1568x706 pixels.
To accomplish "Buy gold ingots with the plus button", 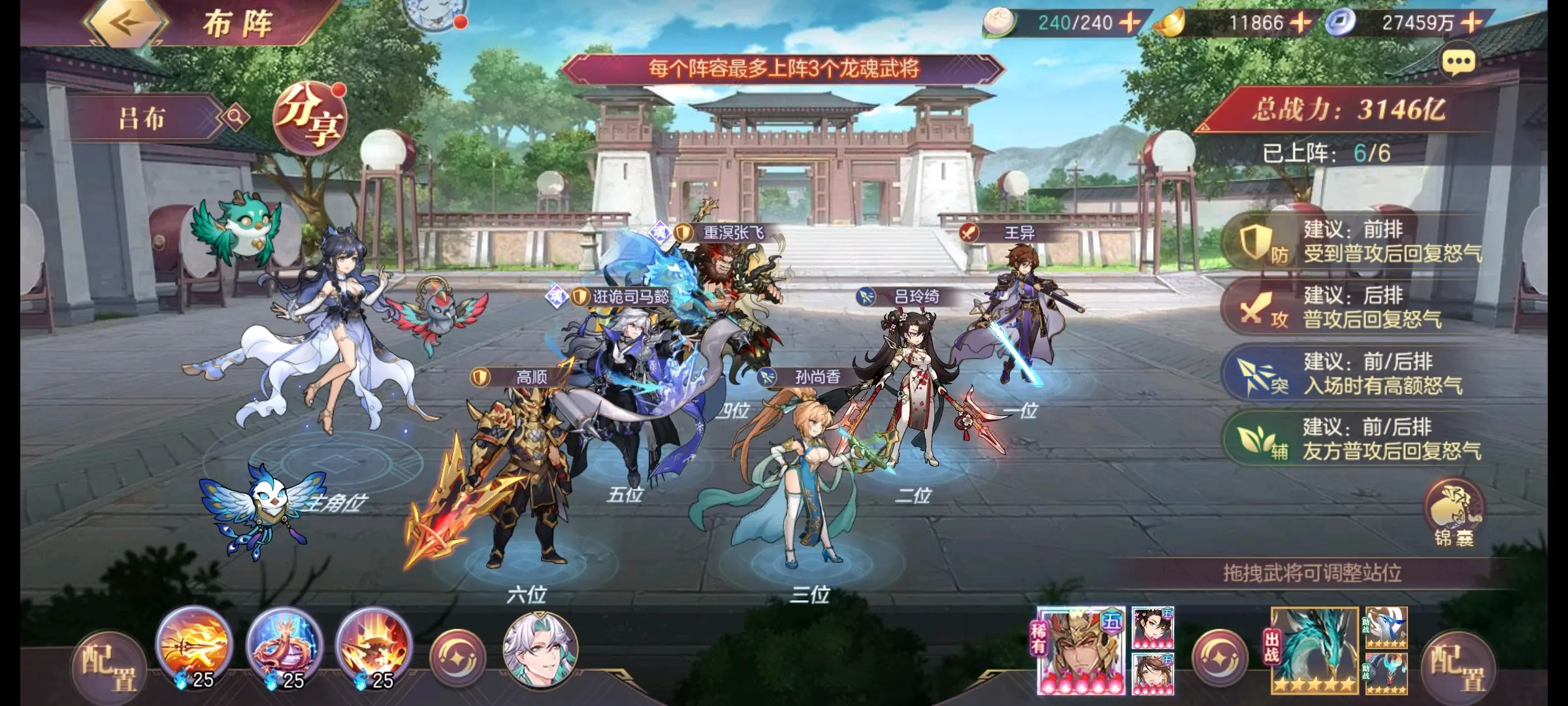I will 1300,24.
